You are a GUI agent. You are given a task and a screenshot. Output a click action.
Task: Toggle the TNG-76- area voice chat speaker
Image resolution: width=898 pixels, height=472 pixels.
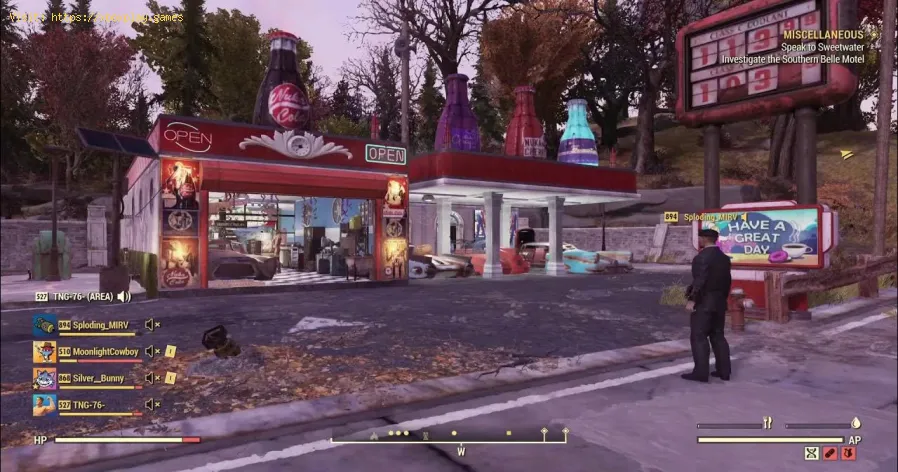(124, 297)
